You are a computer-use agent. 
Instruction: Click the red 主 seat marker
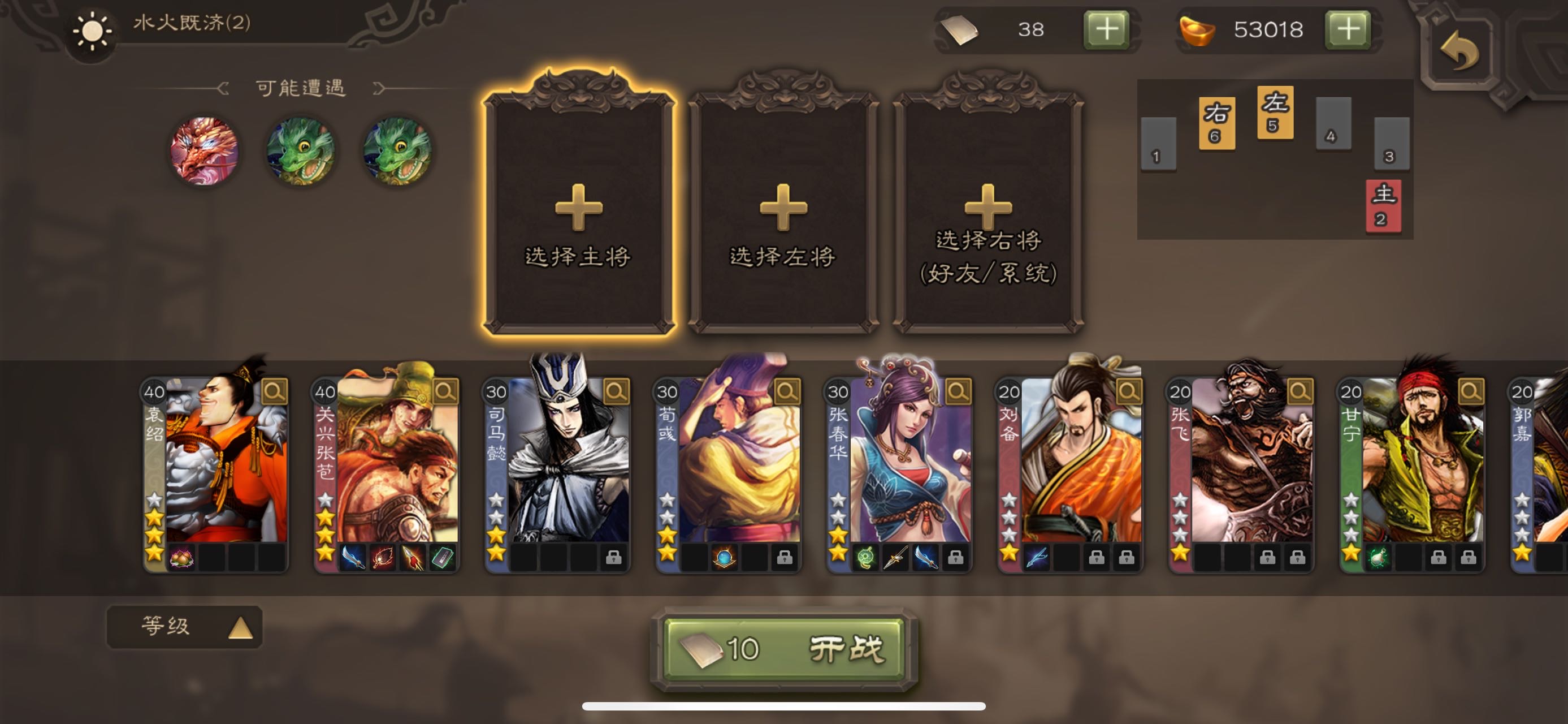point(1383,205)
